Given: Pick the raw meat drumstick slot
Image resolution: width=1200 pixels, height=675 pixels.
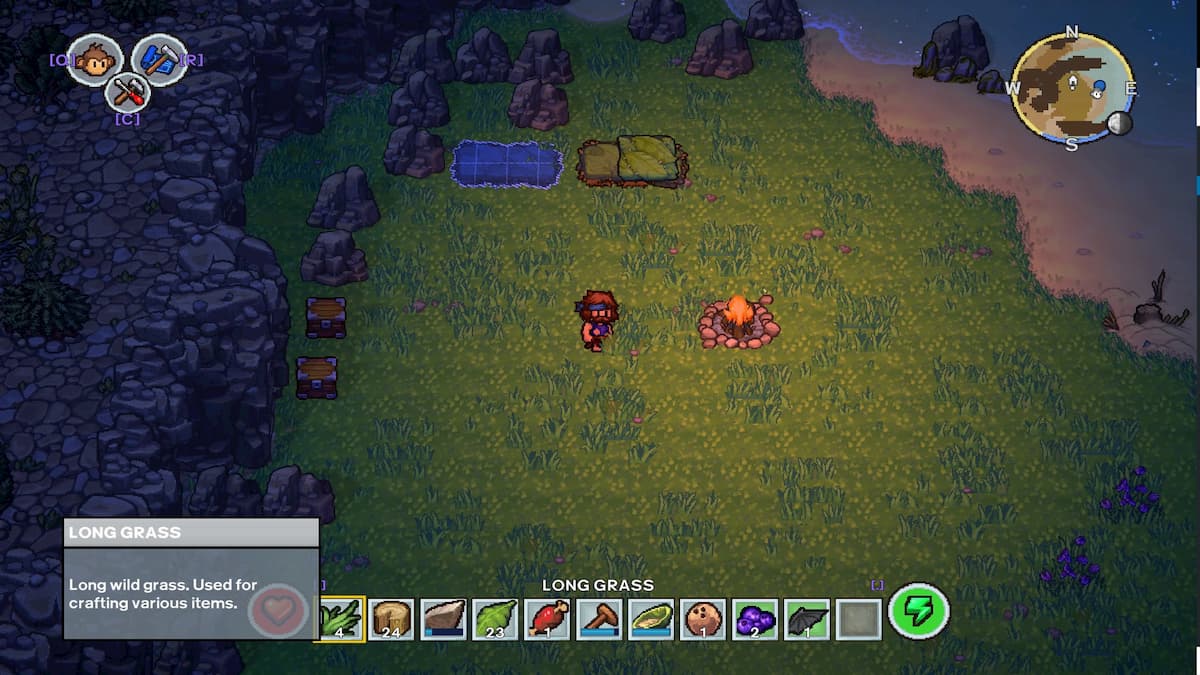Looking at the screenshot, I should [x=548, y=619].
